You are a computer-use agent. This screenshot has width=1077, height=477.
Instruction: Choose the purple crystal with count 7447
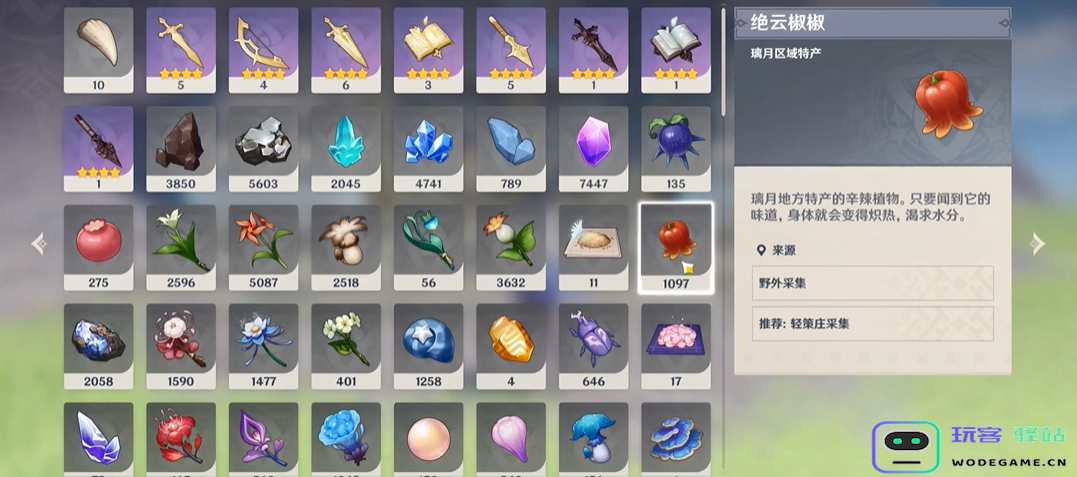click(x=593, y=147)
